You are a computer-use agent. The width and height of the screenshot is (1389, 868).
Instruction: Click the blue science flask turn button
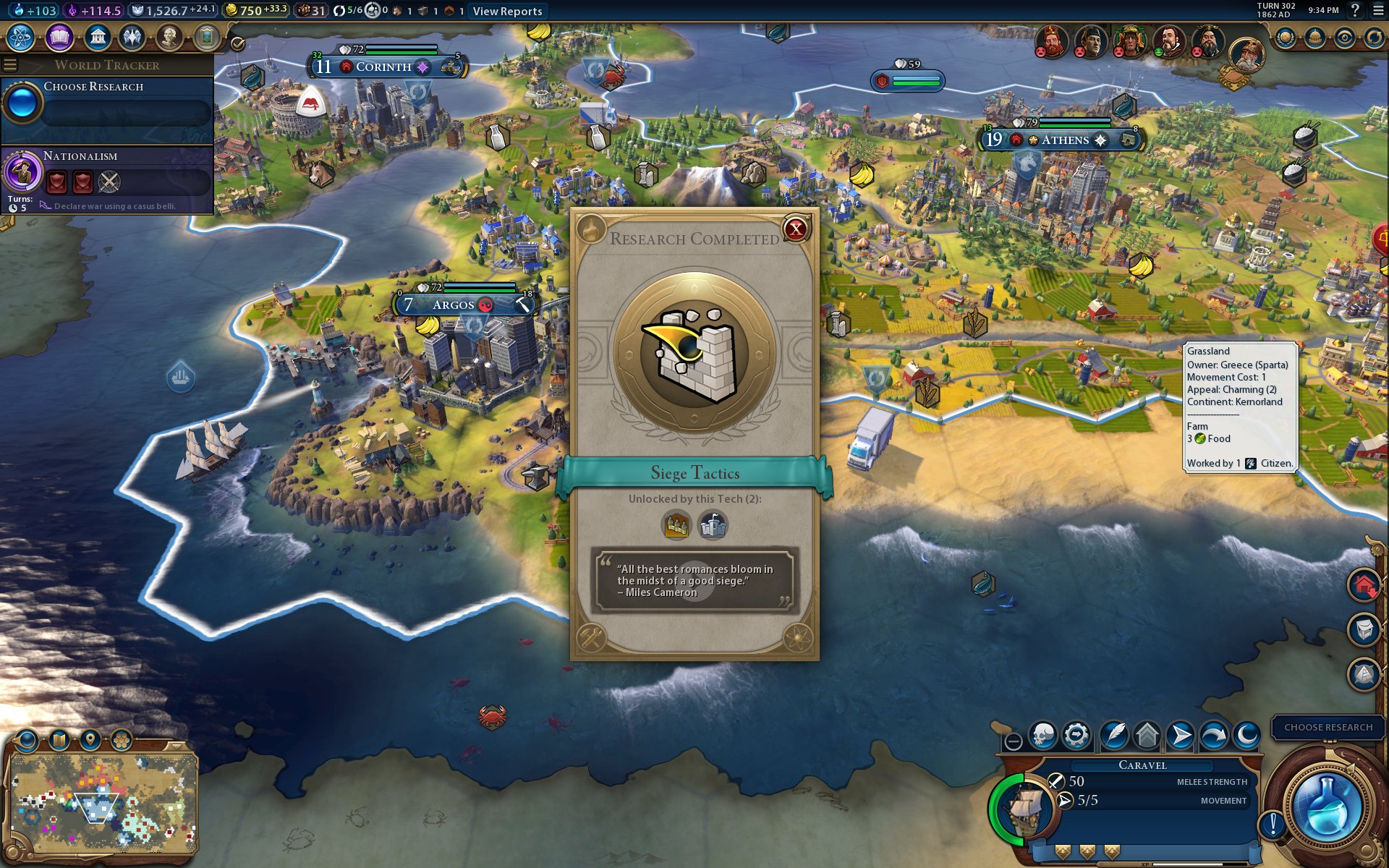1326,807
